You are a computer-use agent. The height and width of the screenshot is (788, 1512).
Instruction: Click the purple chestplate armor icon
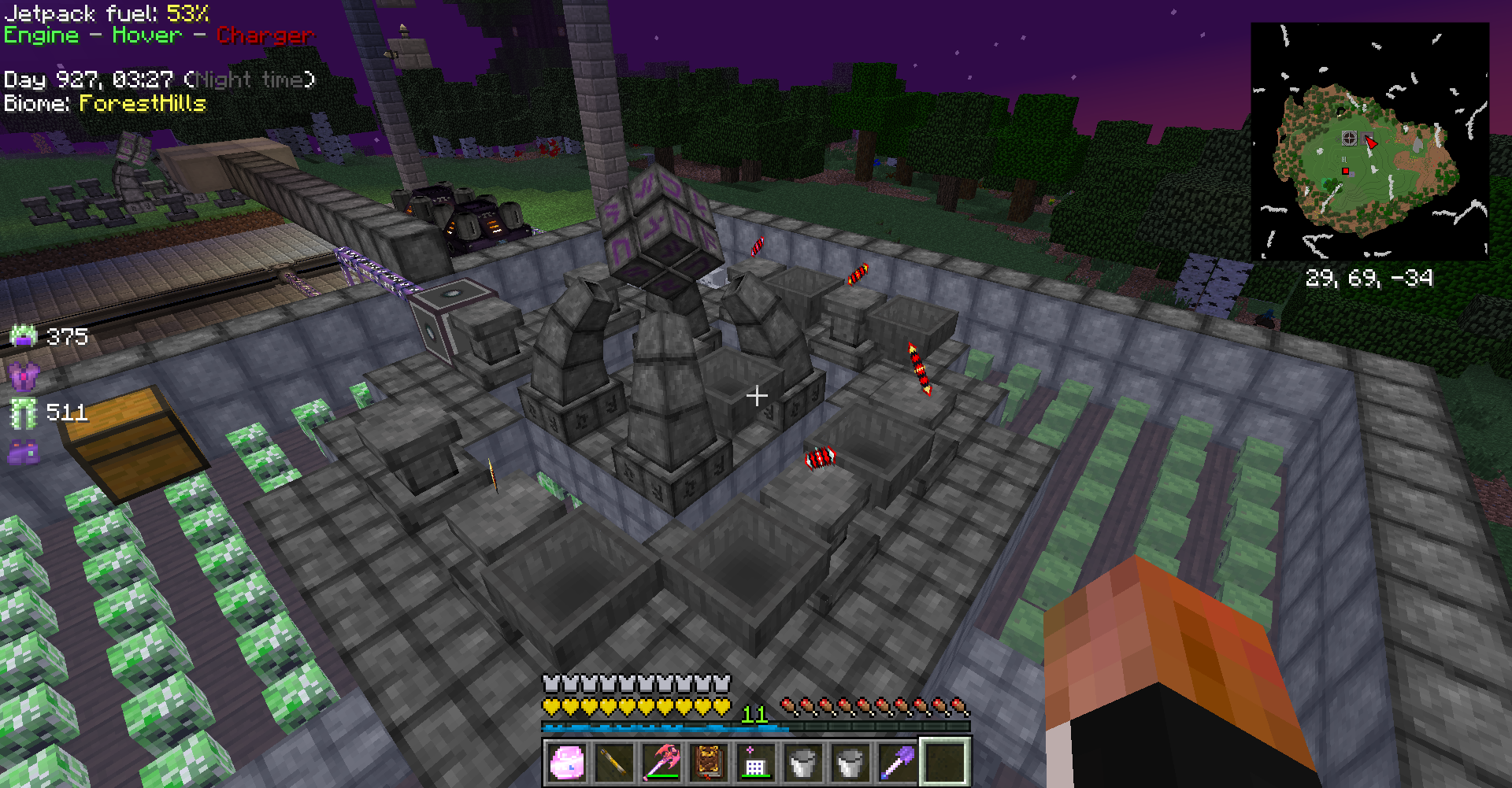coord(23,376)
